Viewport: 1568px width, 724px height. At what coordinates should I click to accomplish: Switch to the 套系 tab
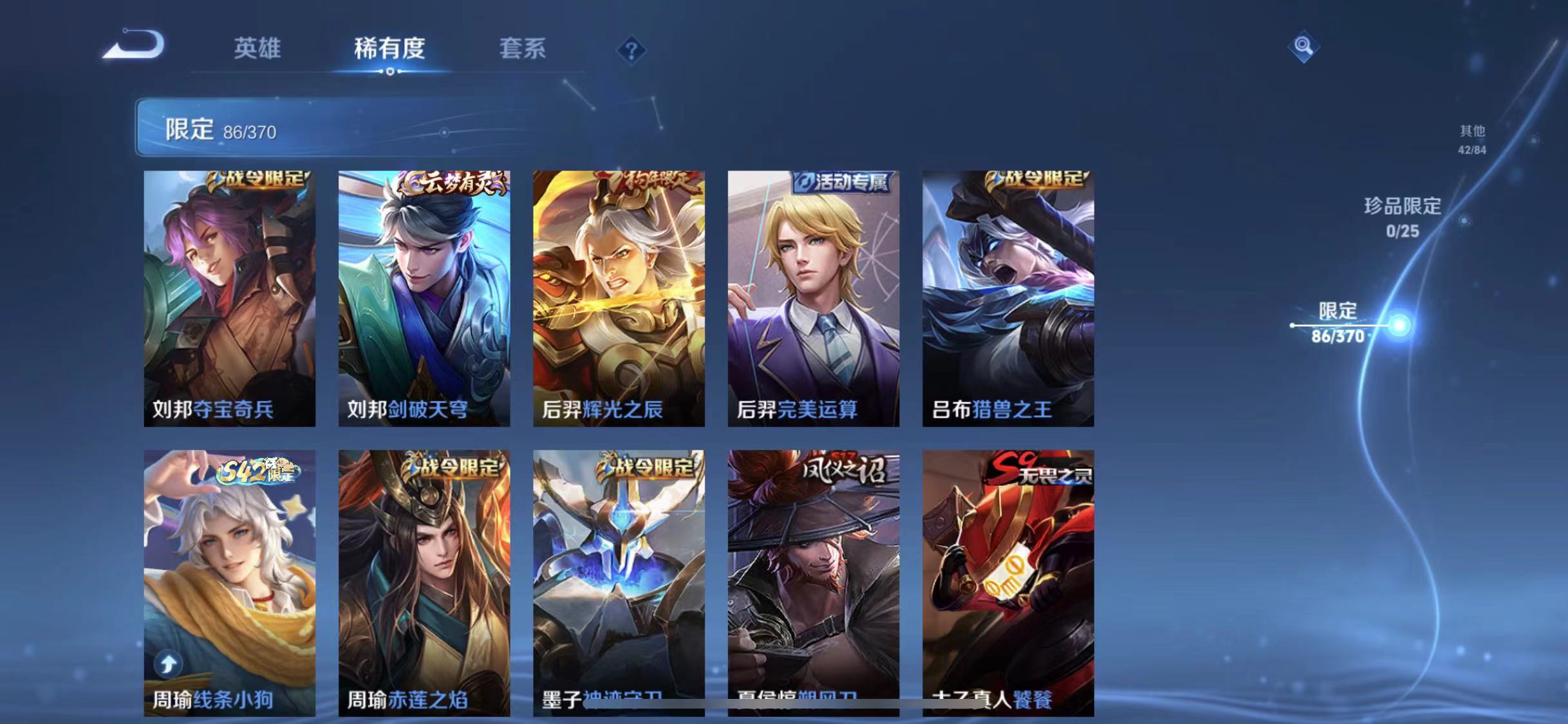point(524,49)
